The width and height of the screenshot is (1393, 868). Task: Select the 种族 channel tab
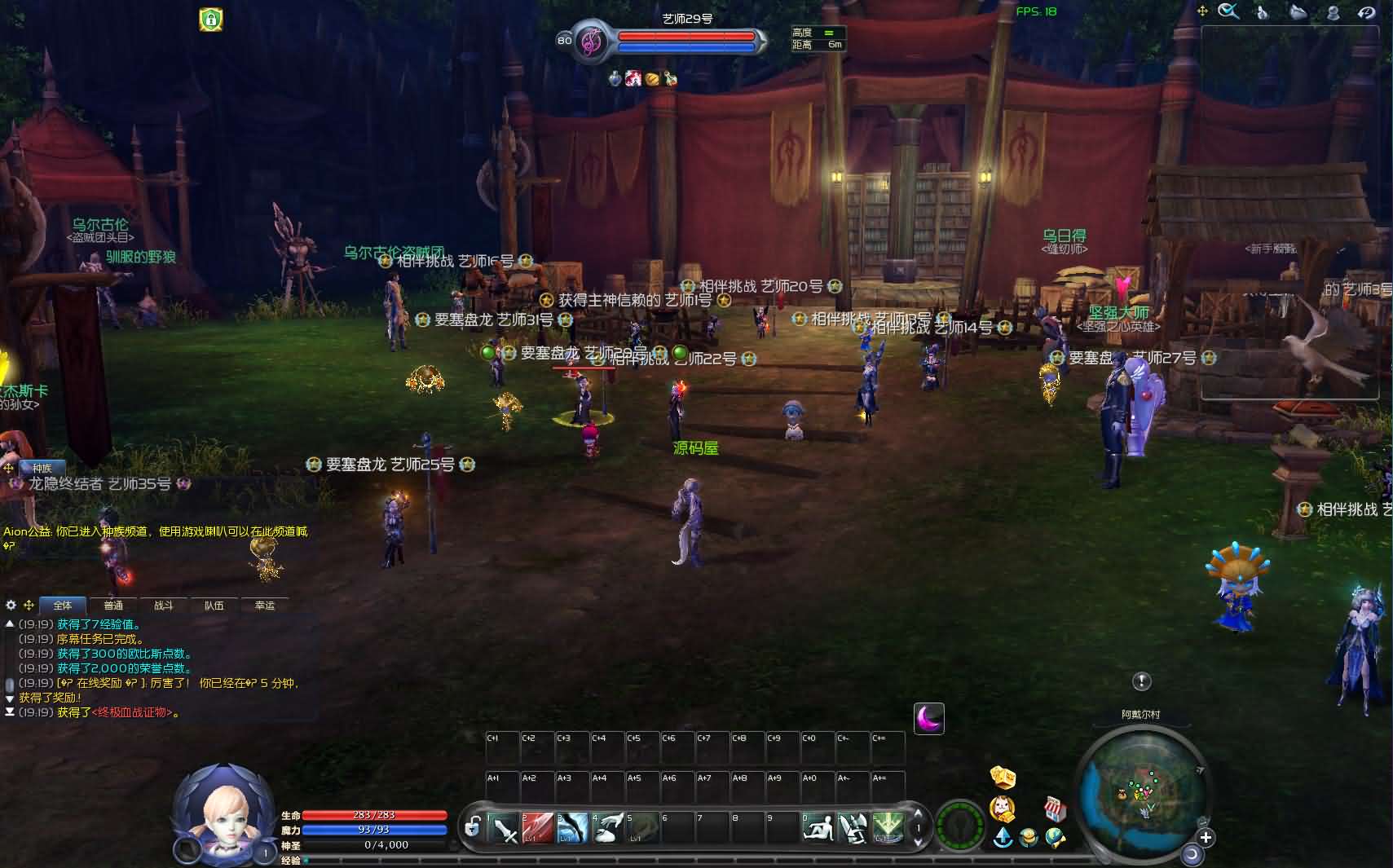42,468
